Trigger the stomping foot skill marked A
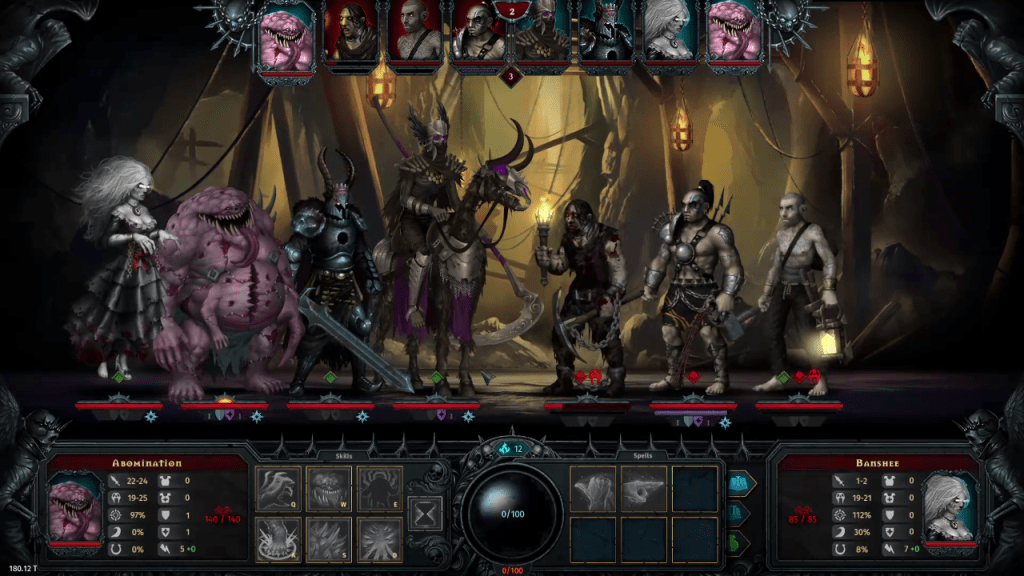The image size is (1024, 576). click(x=279, y=539)
